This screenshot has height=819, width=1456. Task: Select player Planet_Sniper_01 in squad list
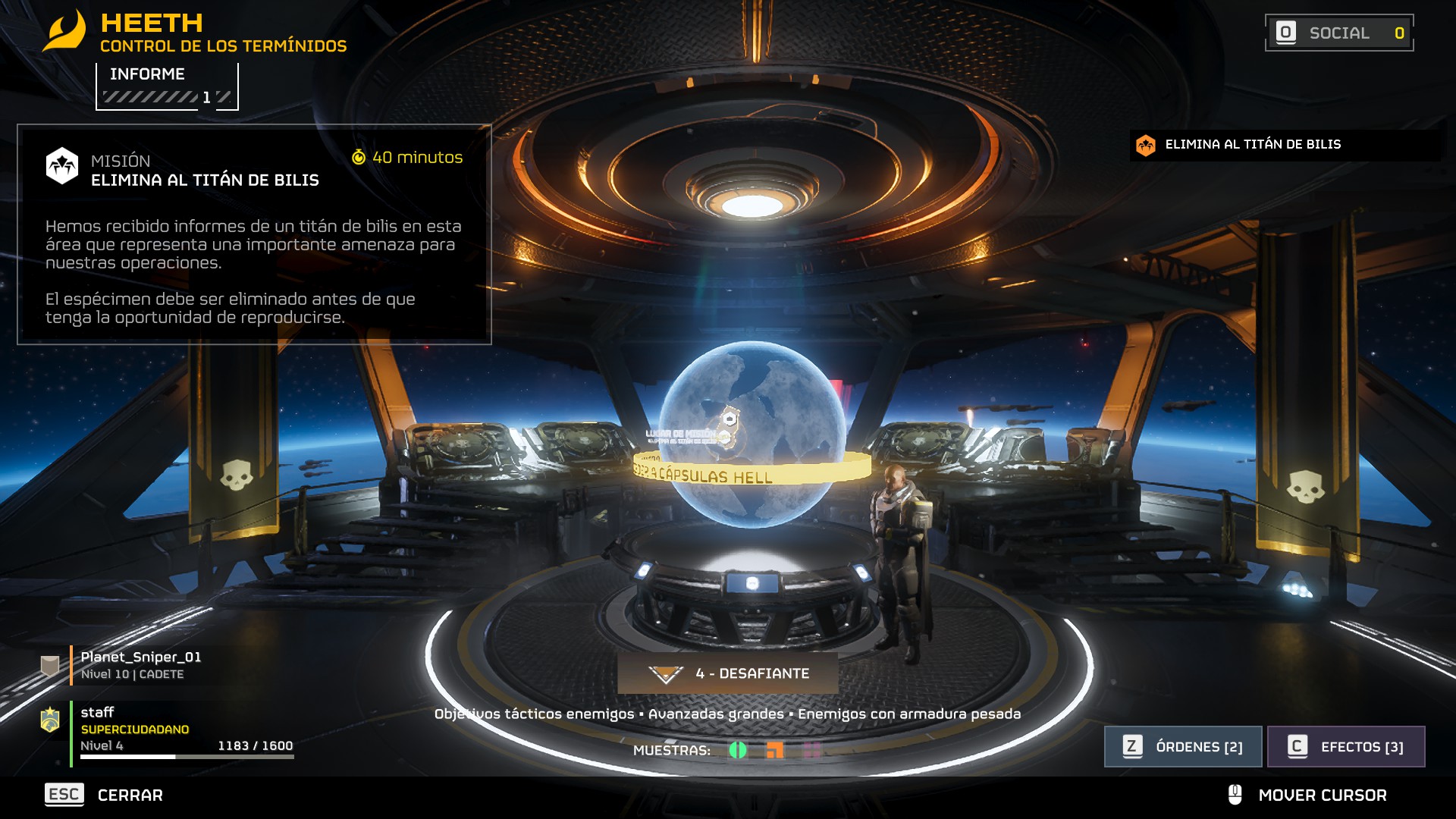[141, 664]
